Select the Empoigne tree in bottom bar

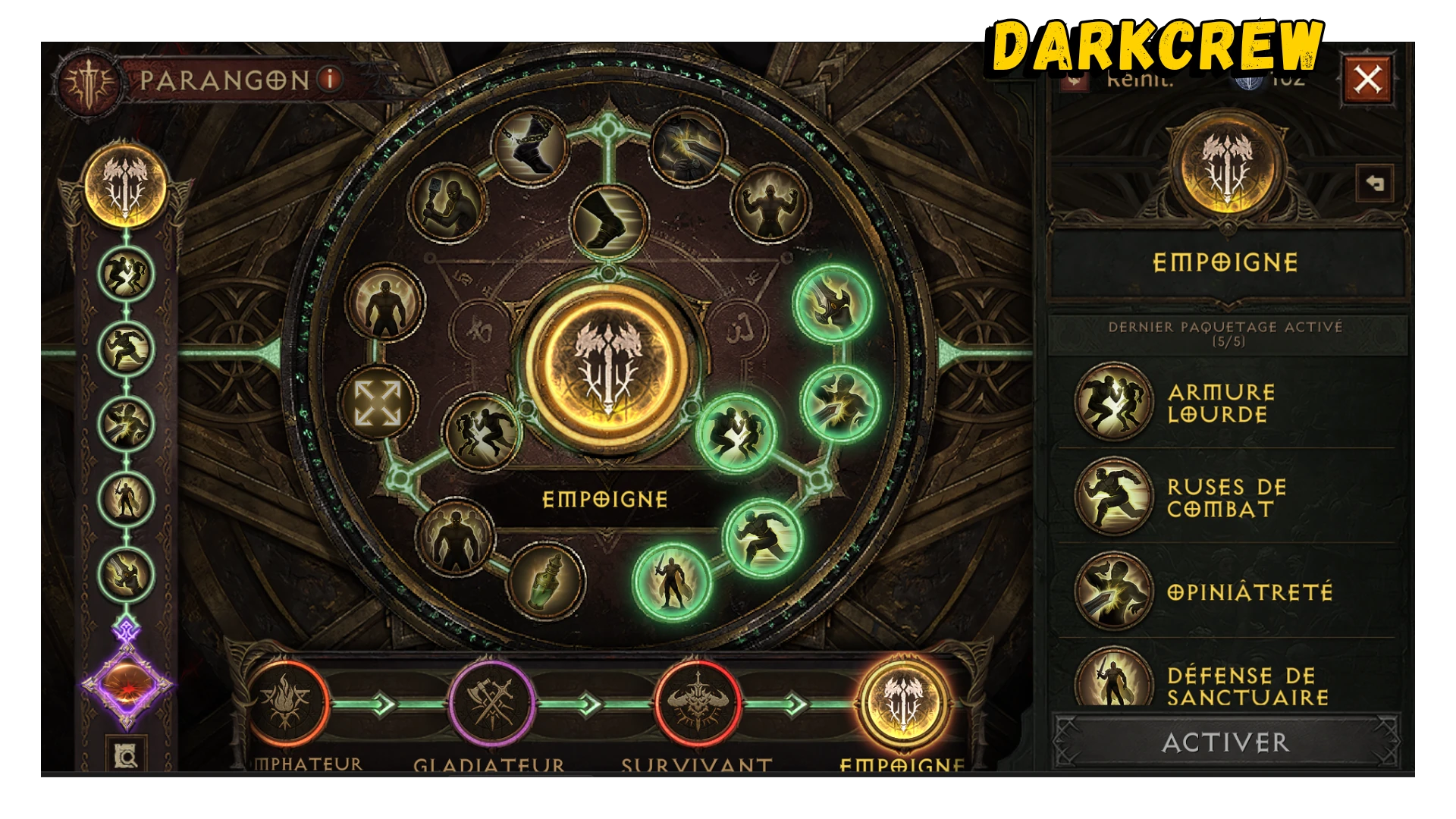click(x=902, y=704)
